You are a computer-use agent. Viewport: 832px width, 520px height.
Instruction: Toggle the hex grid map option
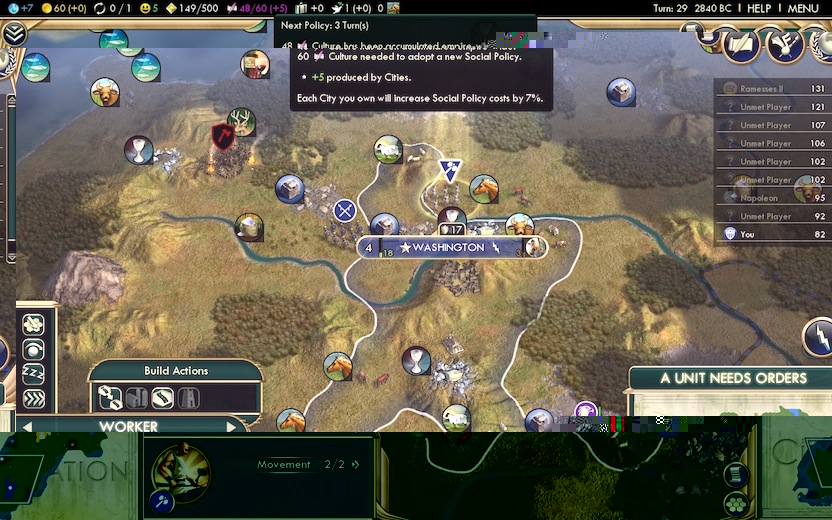click(x=737, y=502)
